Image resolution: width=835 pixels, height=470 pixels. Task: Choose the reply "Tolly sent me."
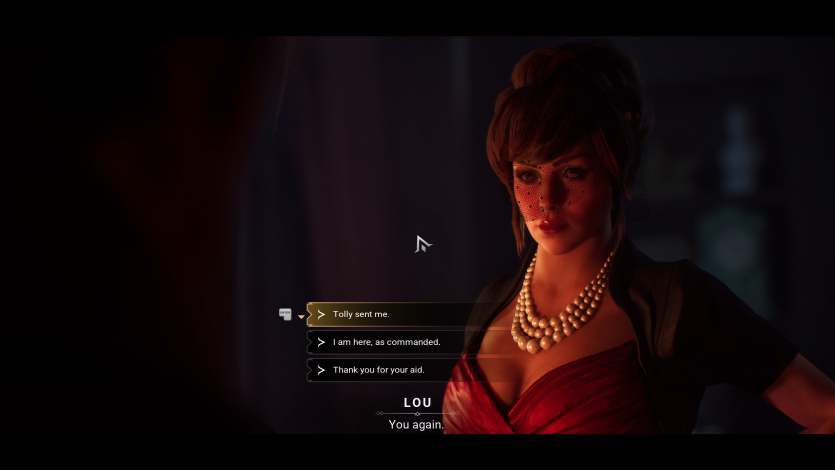coord(361,314)
